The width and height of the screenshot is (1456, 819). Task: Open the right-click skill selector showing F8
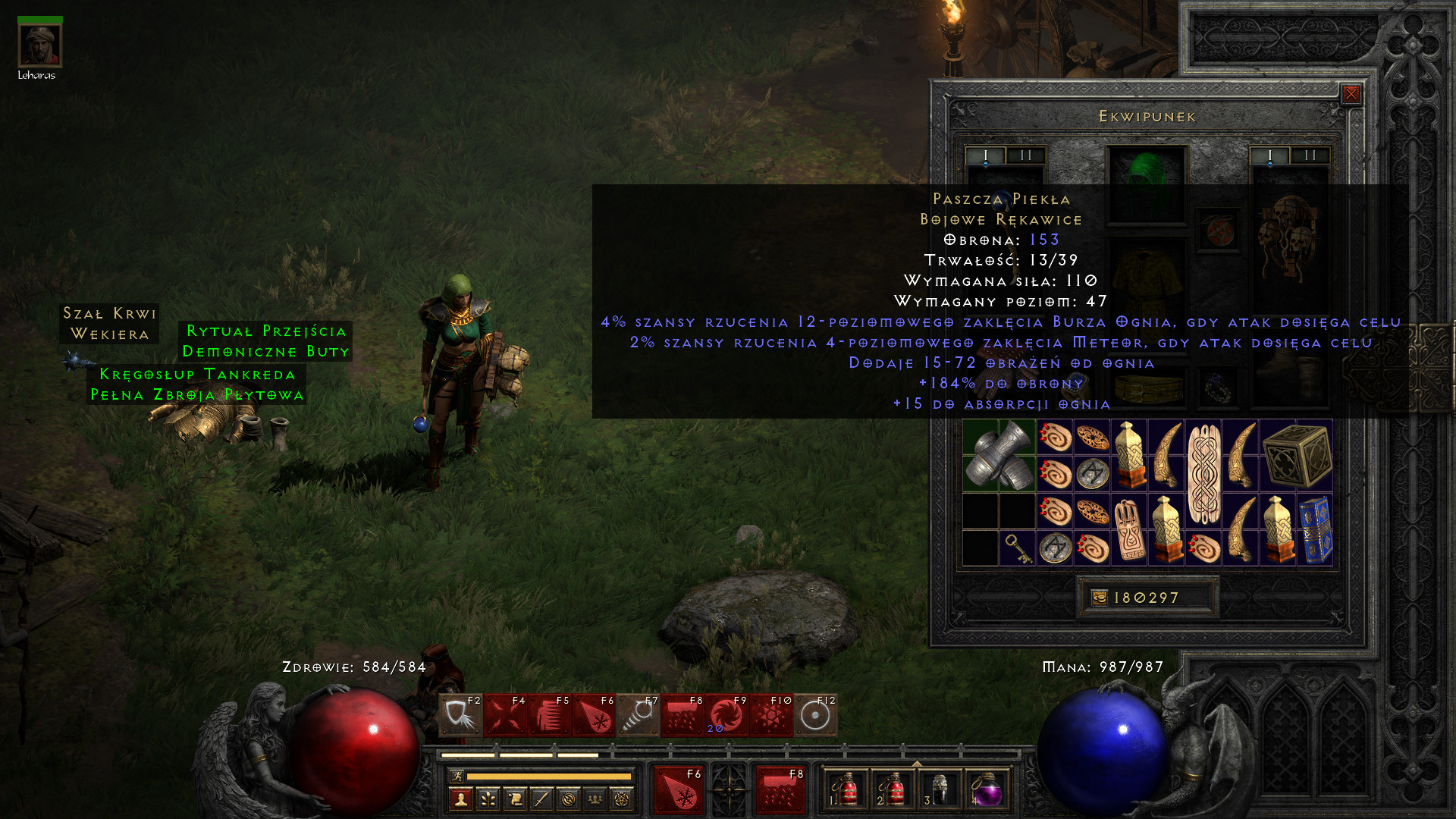[780, 789]
